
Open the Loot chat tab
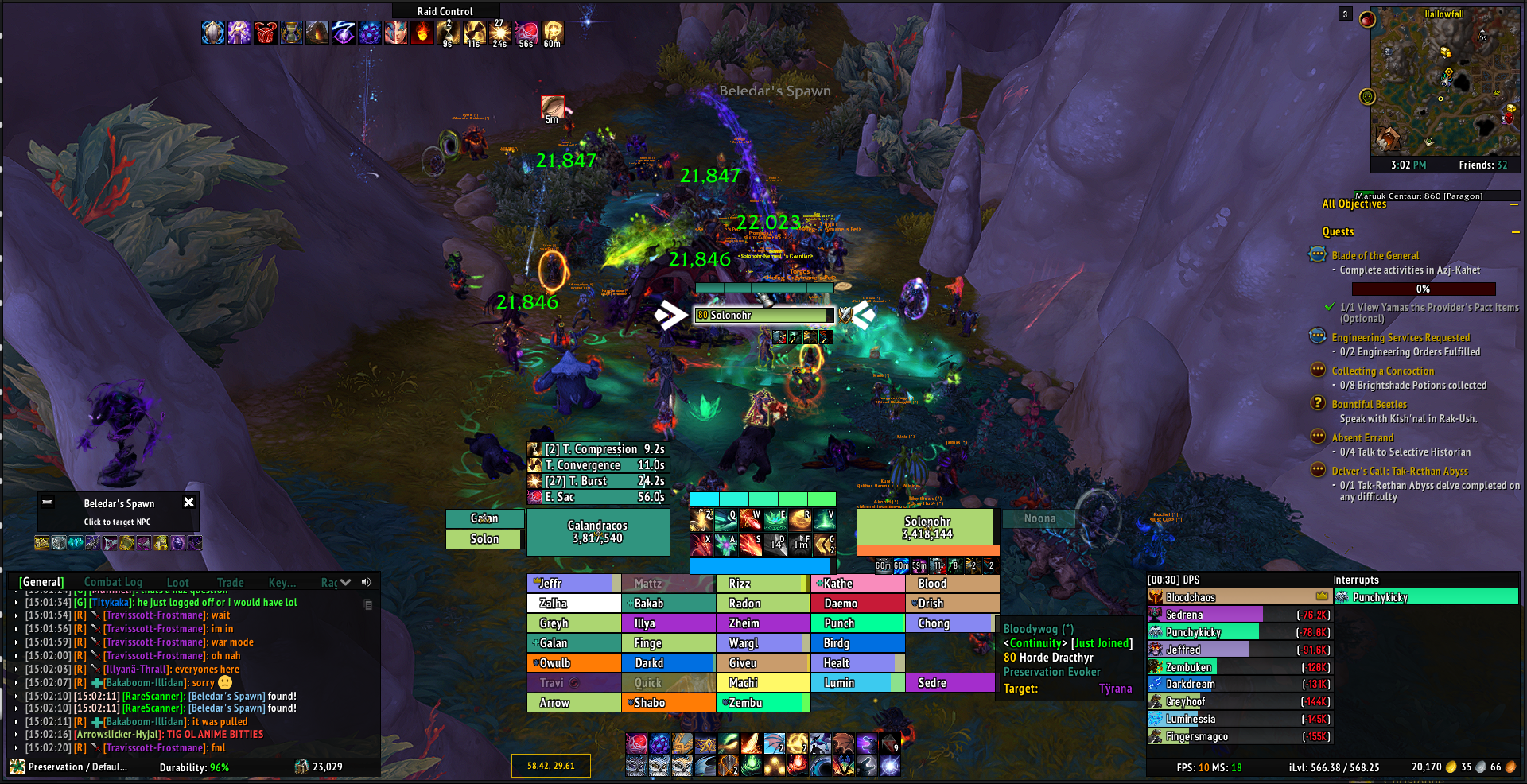coord(178,582)
